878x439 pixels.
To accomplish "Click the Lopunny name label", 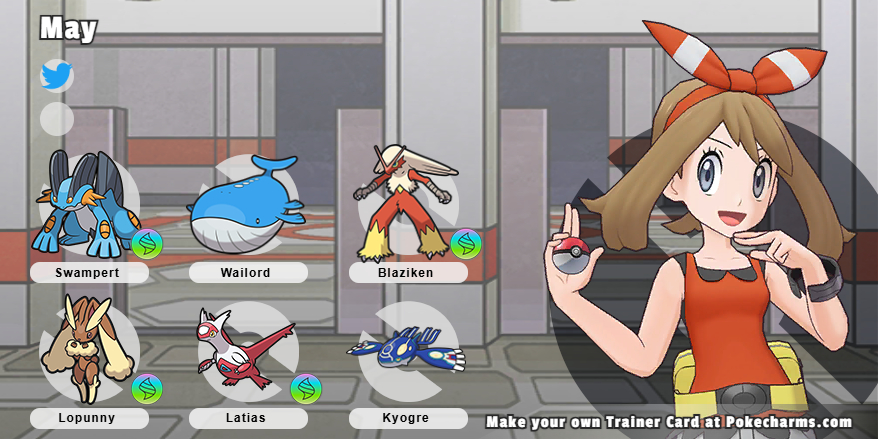I will 89,418.
